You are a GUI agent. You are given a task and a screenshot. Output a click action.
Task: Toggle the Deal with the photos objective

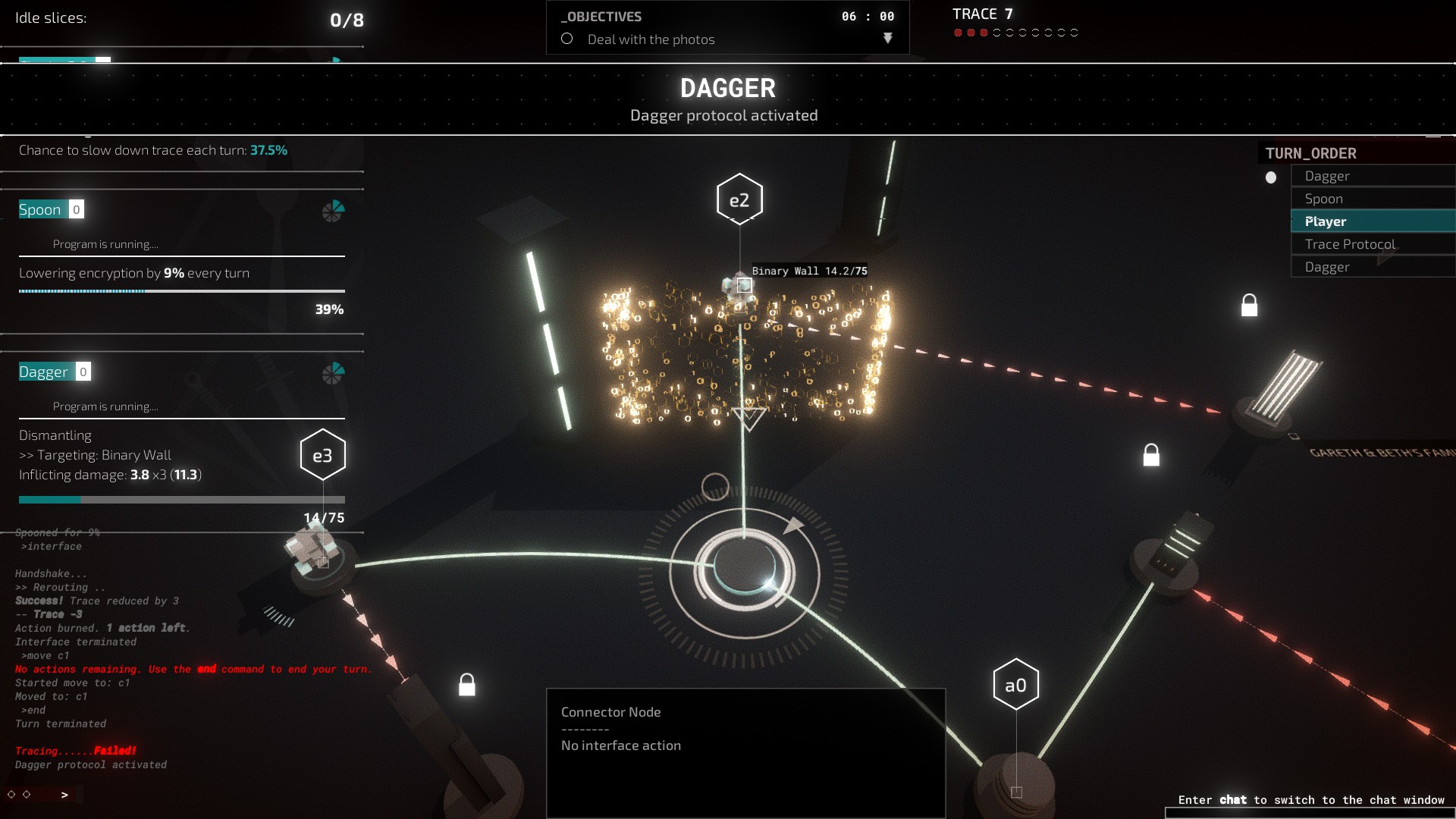tap(567, 39)
